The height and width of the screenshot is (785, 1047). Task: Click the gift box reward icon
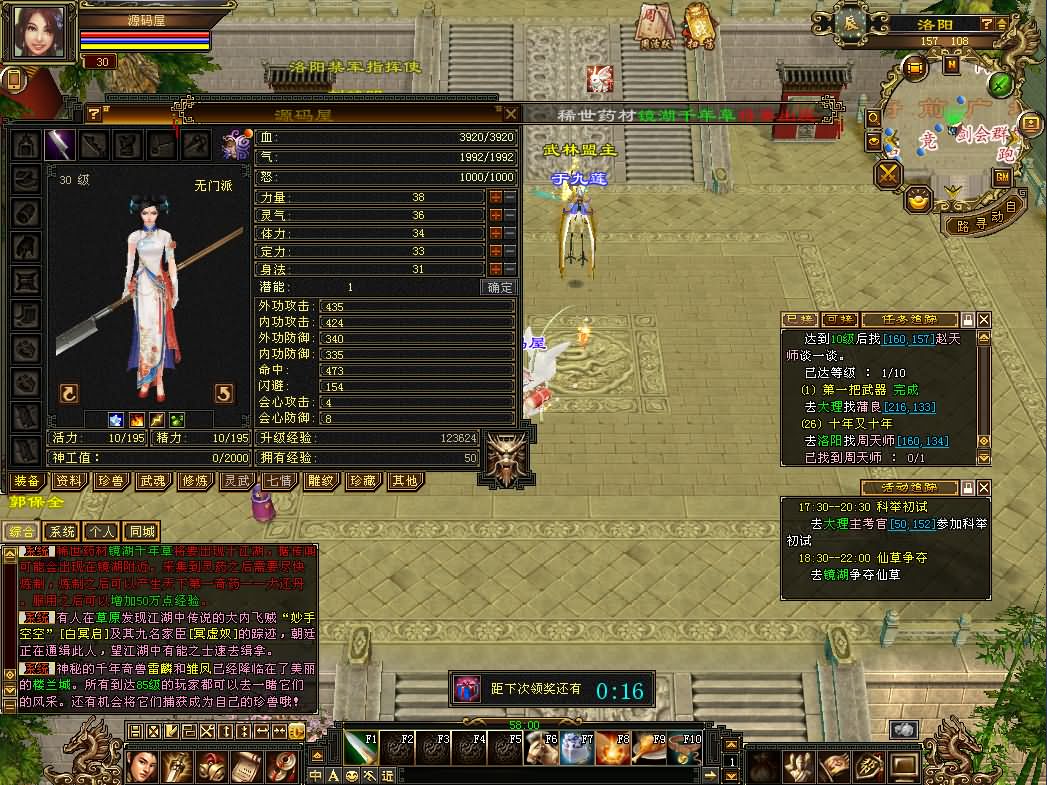coord(466,689)
